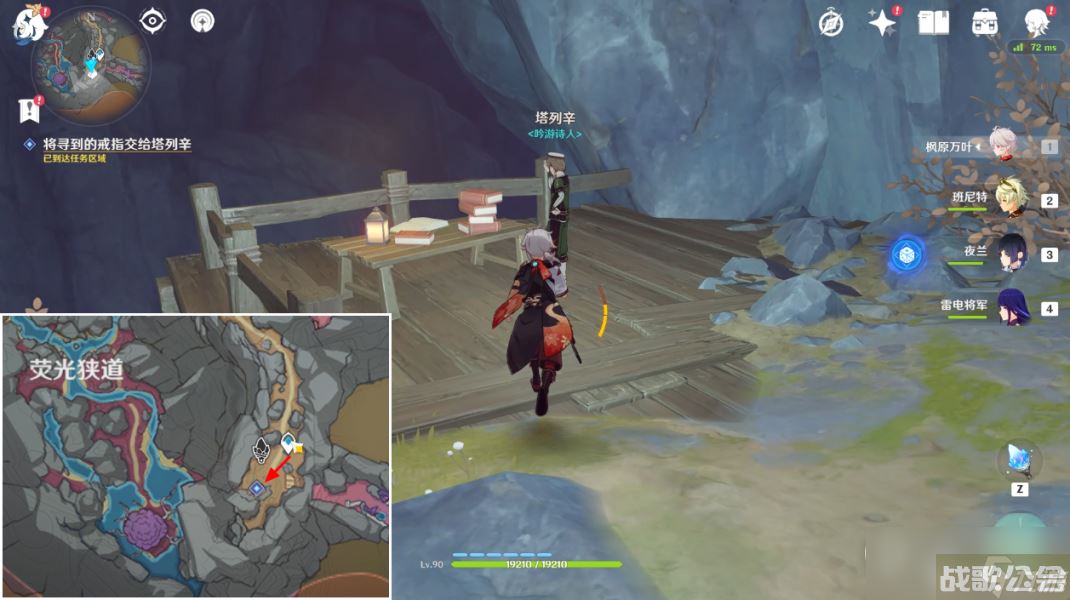The height and width of the screenshot is (600, 1070).
Task: Click the round signal icon beside the minimap
Action: [202, 20]
